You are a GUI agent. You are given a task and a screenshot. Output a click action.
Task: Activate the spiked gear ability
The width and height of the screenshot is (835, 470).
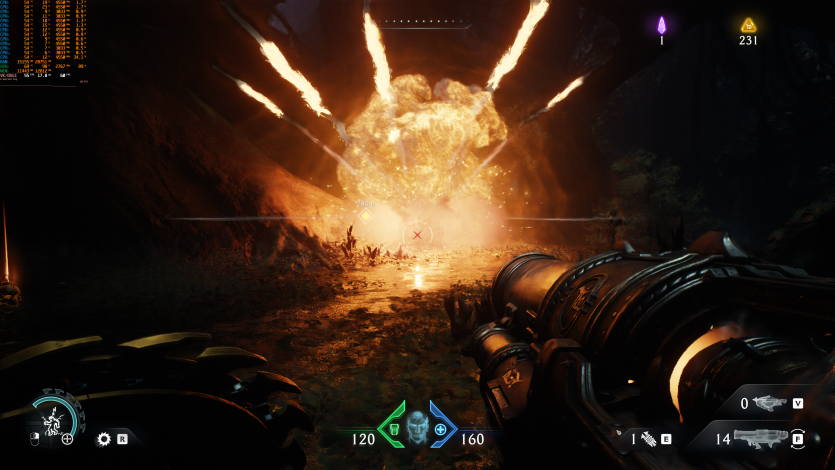[103, 438]
